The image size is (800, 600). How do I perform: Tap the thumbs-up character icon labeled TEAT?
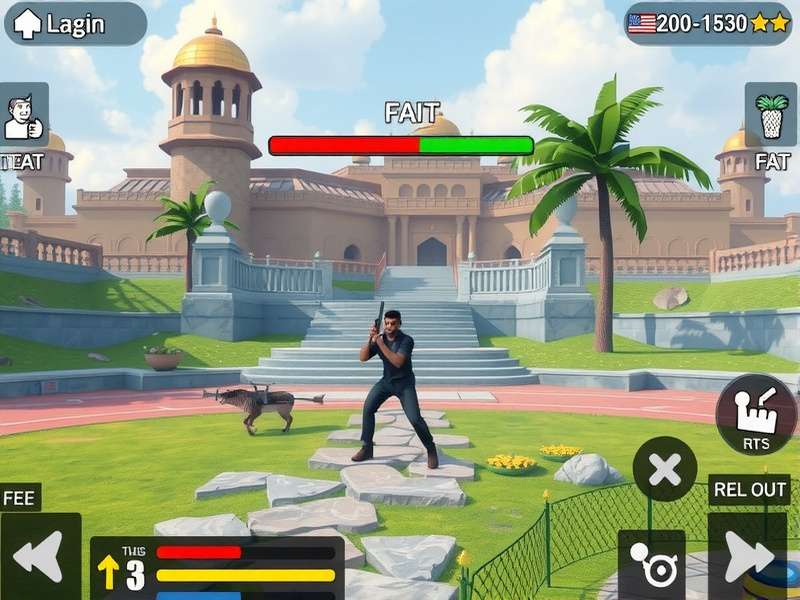coord(24,116)
